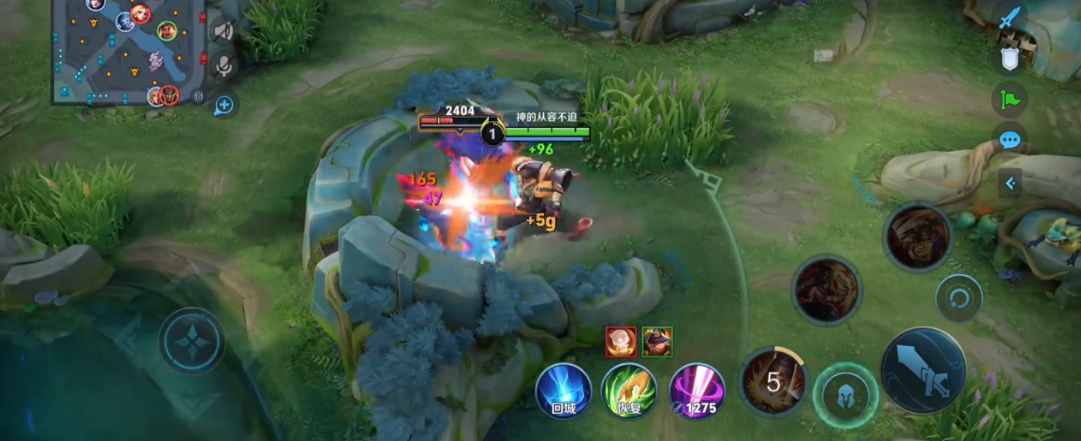Image resolution: width=1081 pixels, height=441 pixels.
Task: Tap the skill on cooldown showing 5
Action: click(773, 380)
